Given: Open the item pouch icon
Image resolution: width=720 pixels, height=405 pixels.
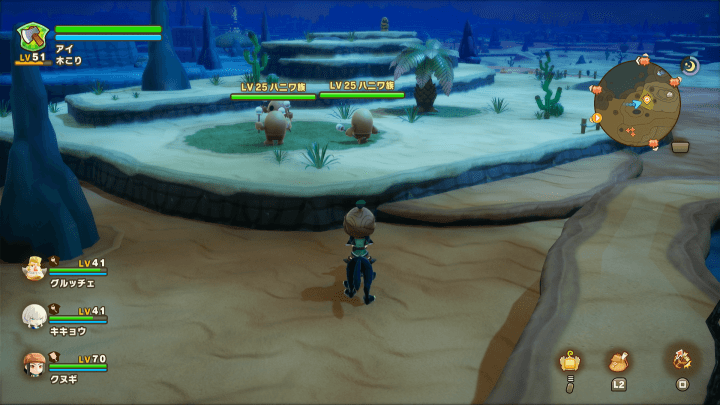Looking at the screenshot, I should (x=618, y=361).
